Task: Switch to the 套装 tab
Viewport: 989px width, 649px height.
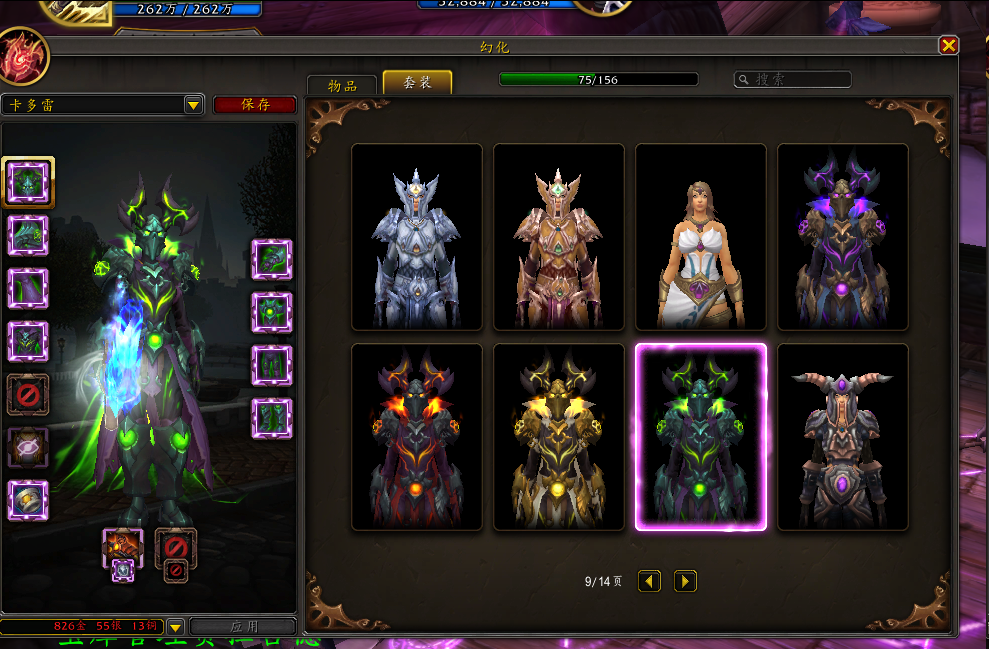Action: tap(417, 83)
